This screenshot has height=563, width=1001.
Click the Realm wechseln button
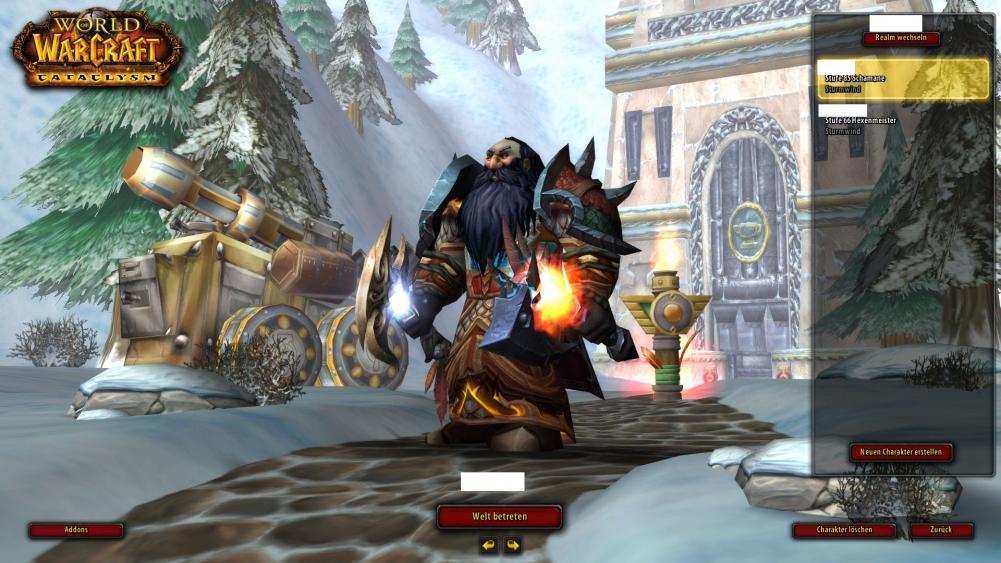click(x=901, y=39)
